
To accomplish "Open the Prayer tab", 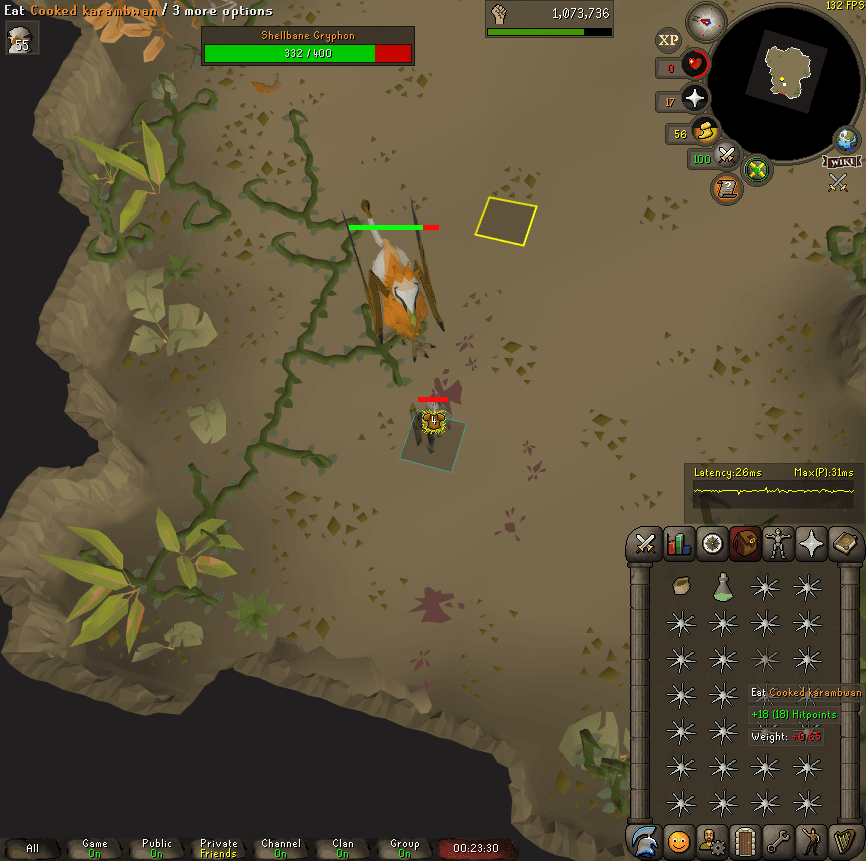I will coord(811,543).
